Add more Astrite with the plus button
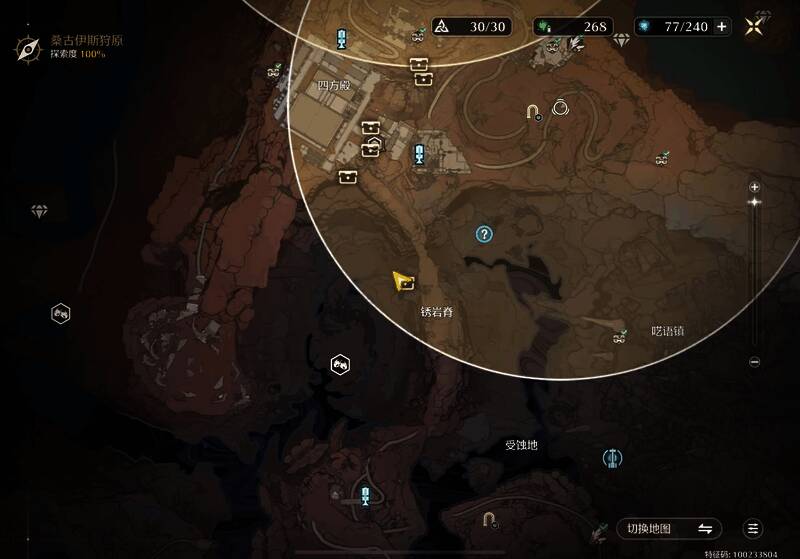 pos(721,27)
